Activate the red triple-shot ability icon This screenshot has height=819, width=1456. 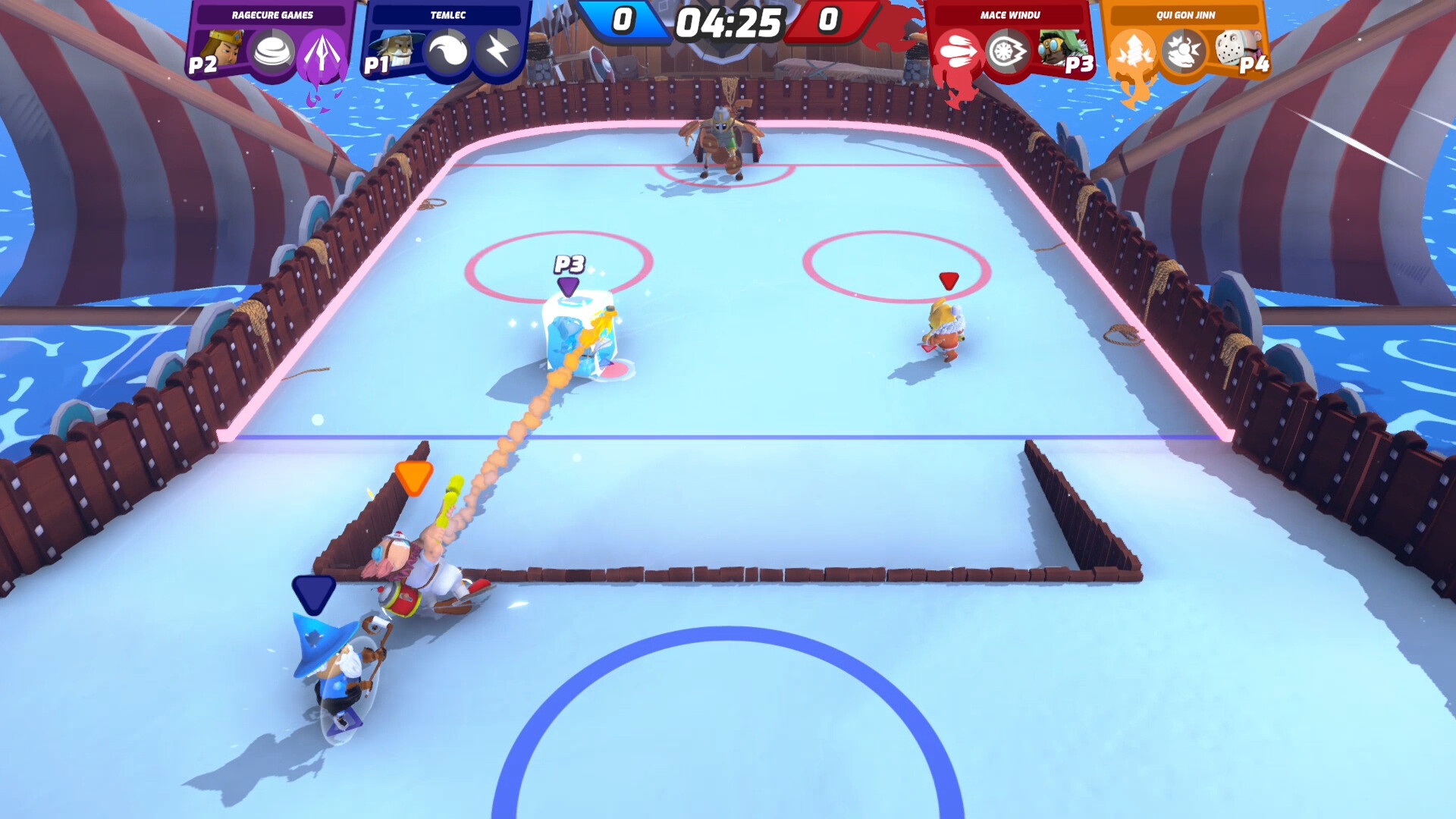click(958, 52)
